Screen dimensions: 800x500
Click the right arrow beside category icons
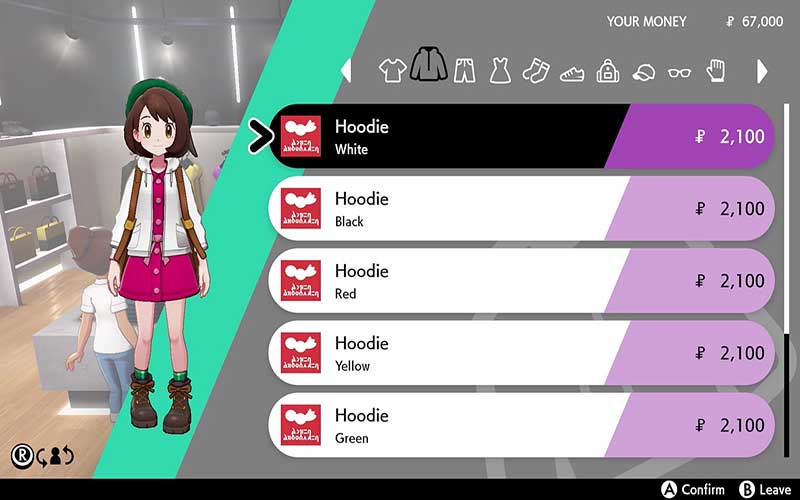(x=762, y=71)
